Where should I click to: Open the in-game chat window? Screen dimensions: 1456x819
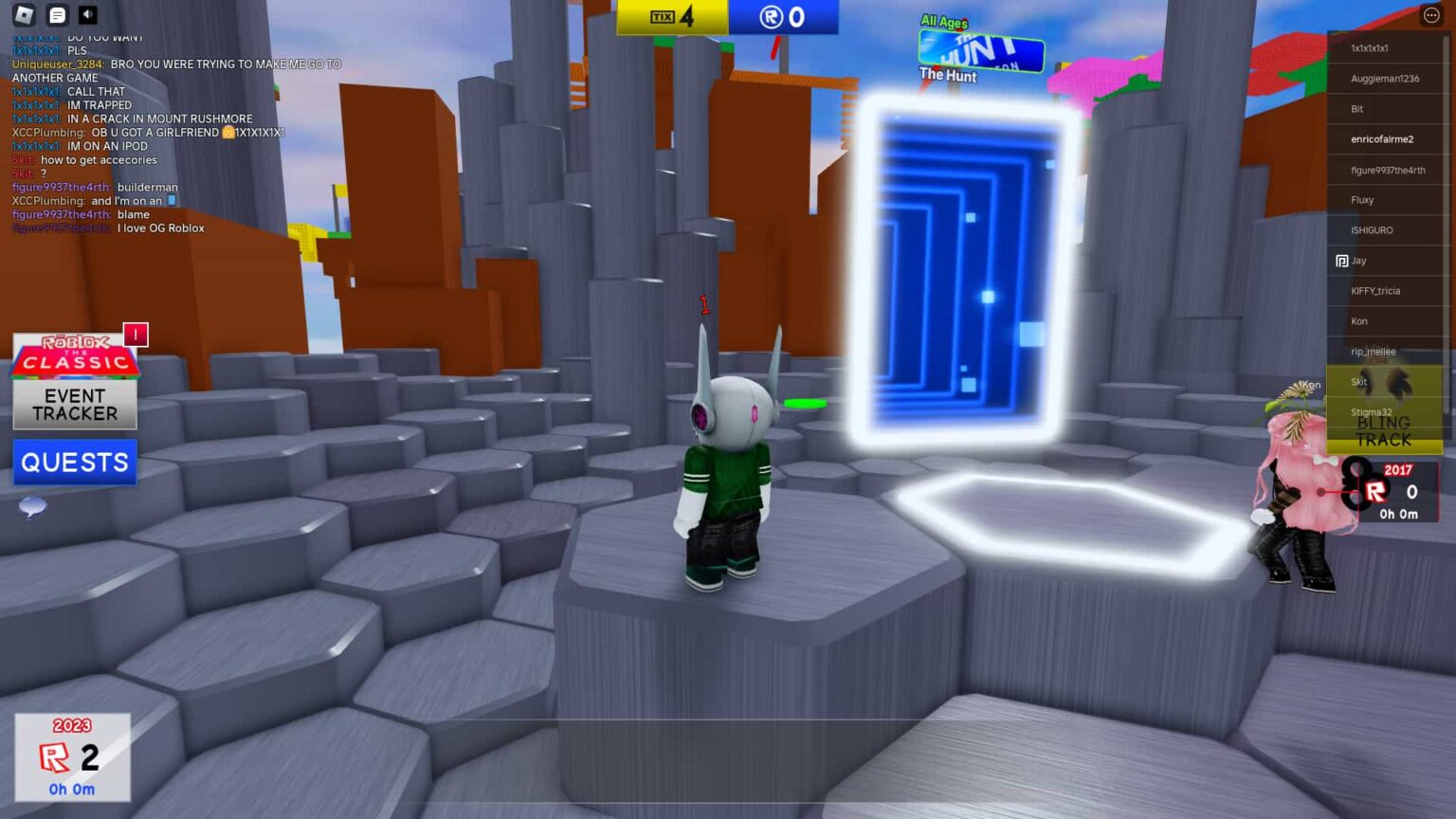tap(57, 14)
